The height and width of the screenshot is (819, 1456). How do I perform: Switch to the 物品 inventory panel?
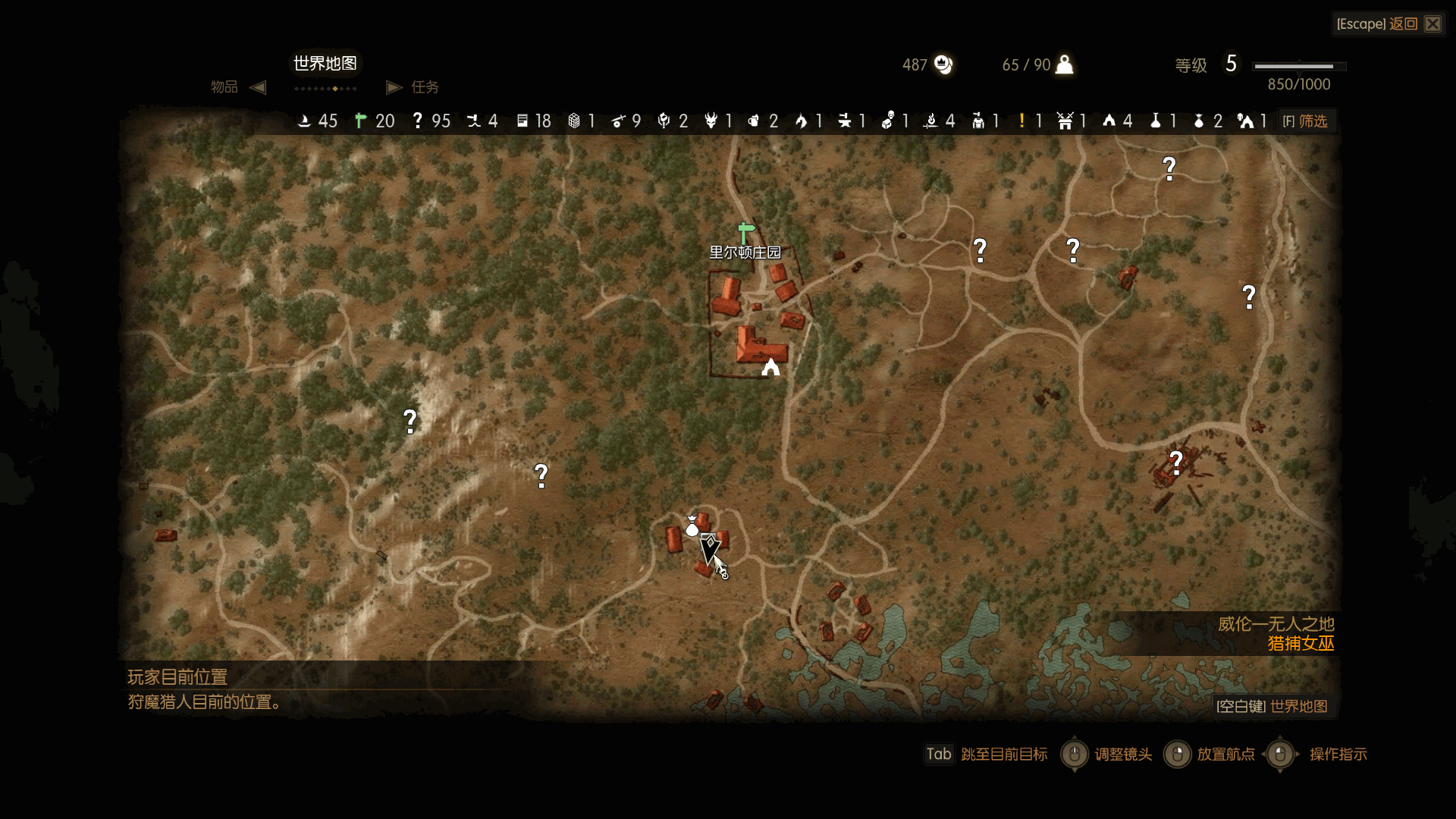[x=224, y=87]
